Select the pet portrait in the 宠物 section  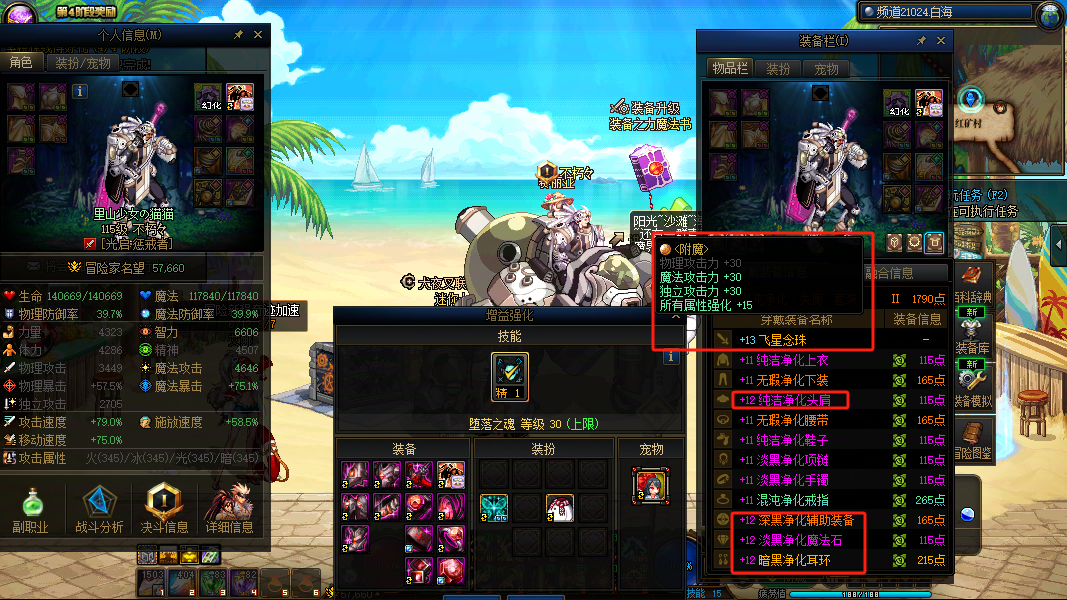coord(651,487)
